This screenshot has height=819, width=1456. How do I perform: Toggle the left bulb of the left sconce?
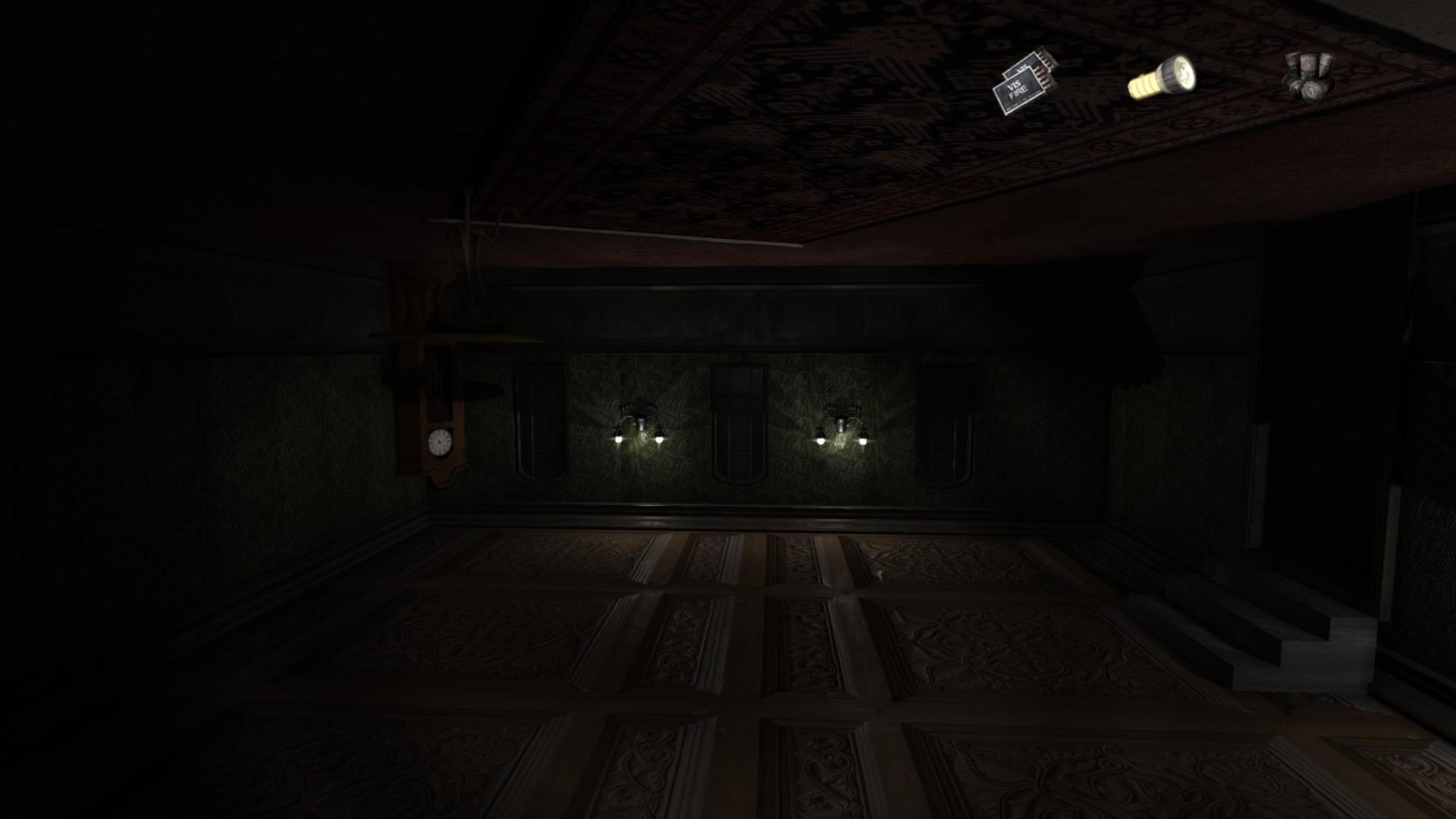point(620,438)
